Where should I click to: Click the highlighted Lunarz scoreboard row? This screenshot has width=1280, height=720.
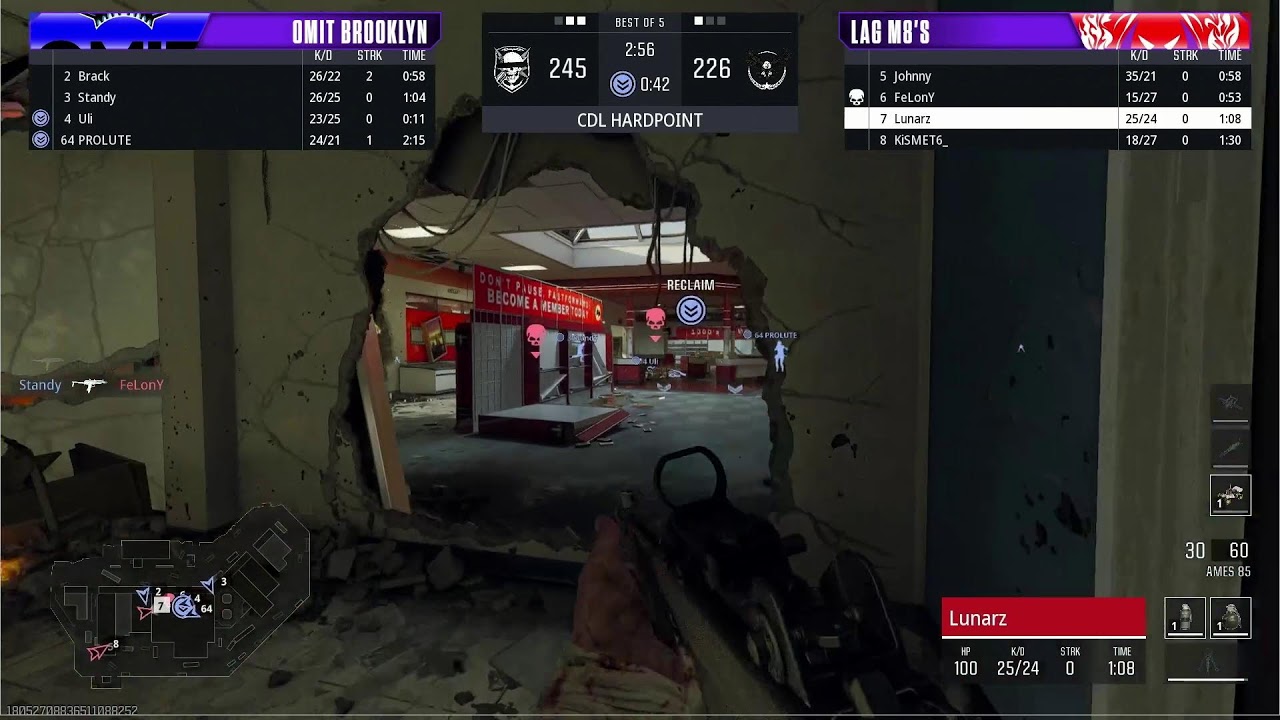point(1047,118)
